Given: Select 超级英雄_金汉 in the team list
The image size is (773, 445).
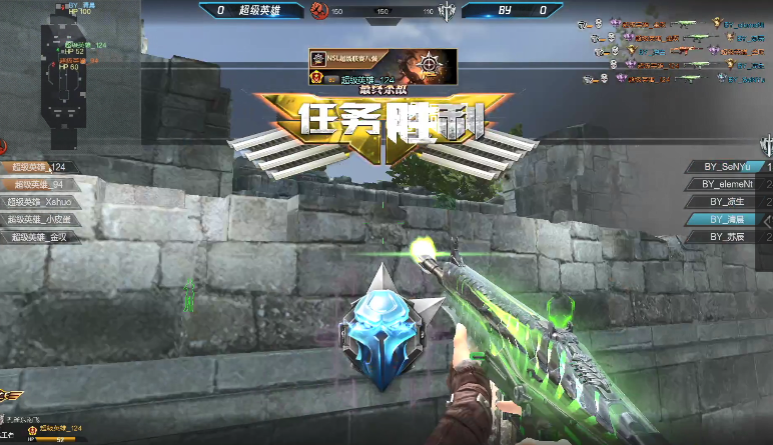Looking at the screenshot, I should click(x=40, y=237).
